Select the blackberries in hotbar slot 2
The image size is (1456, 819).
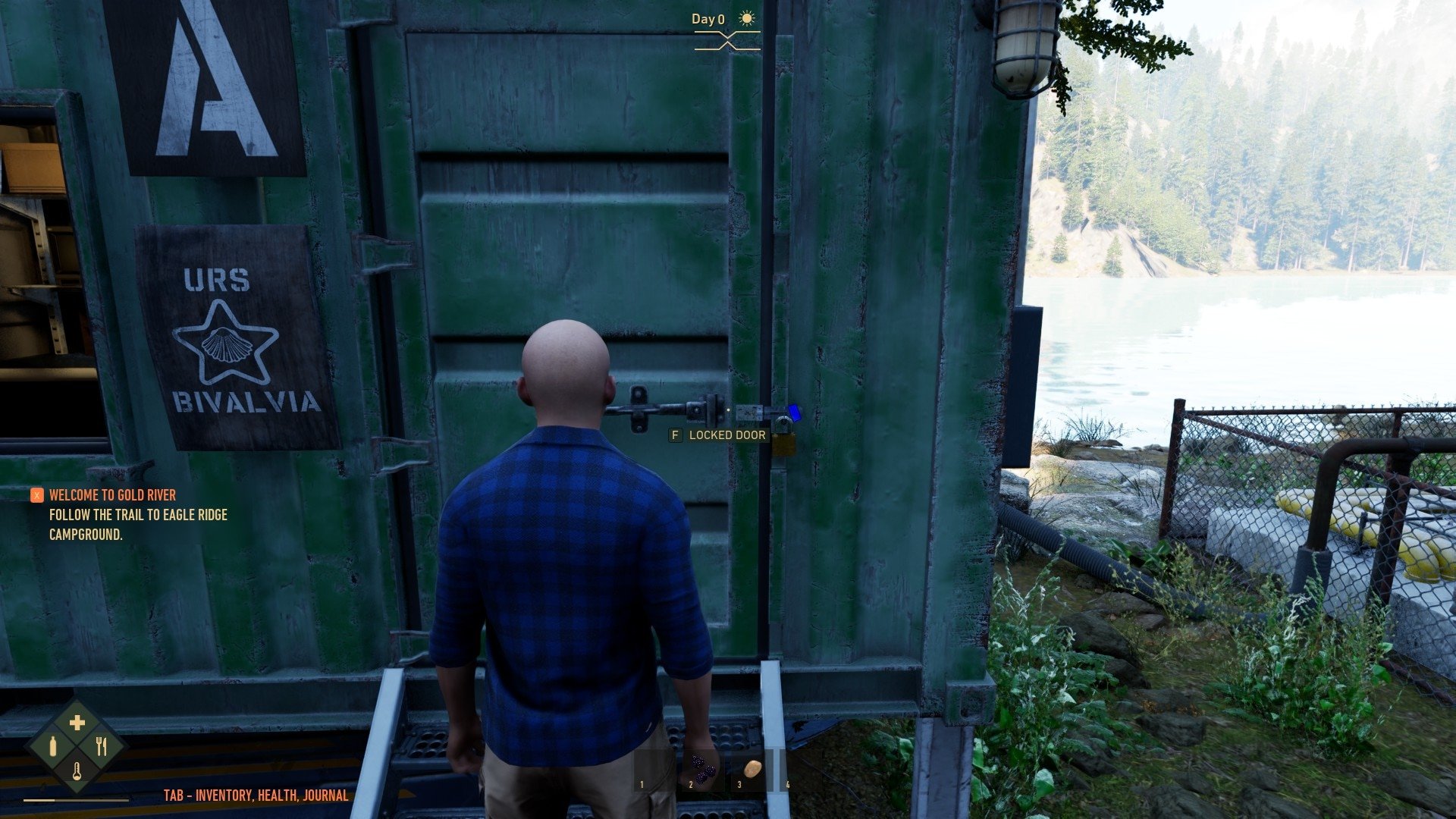click(703, 770)
